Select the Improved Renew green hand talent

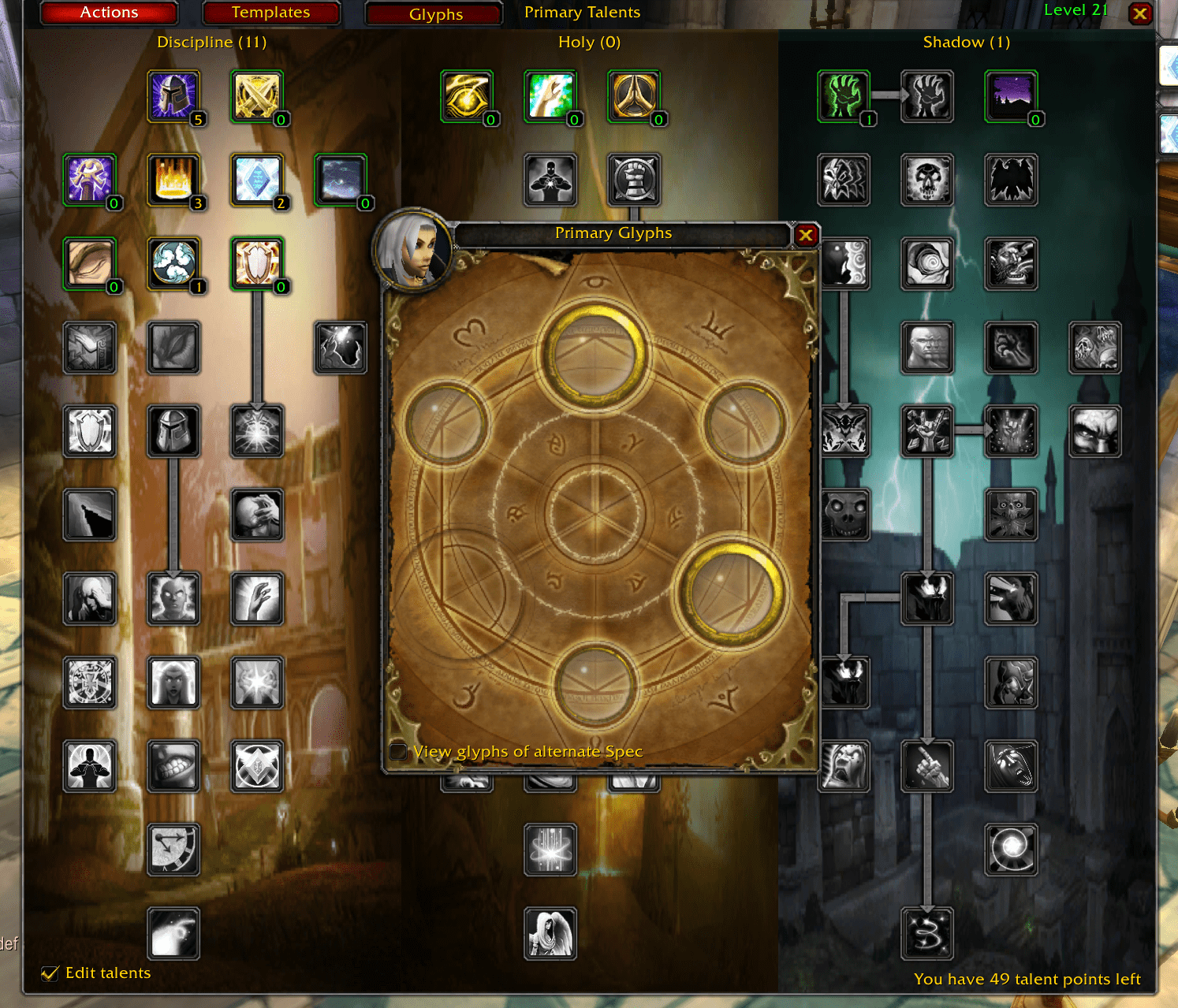pyautogui.click(x=550, y=96)
